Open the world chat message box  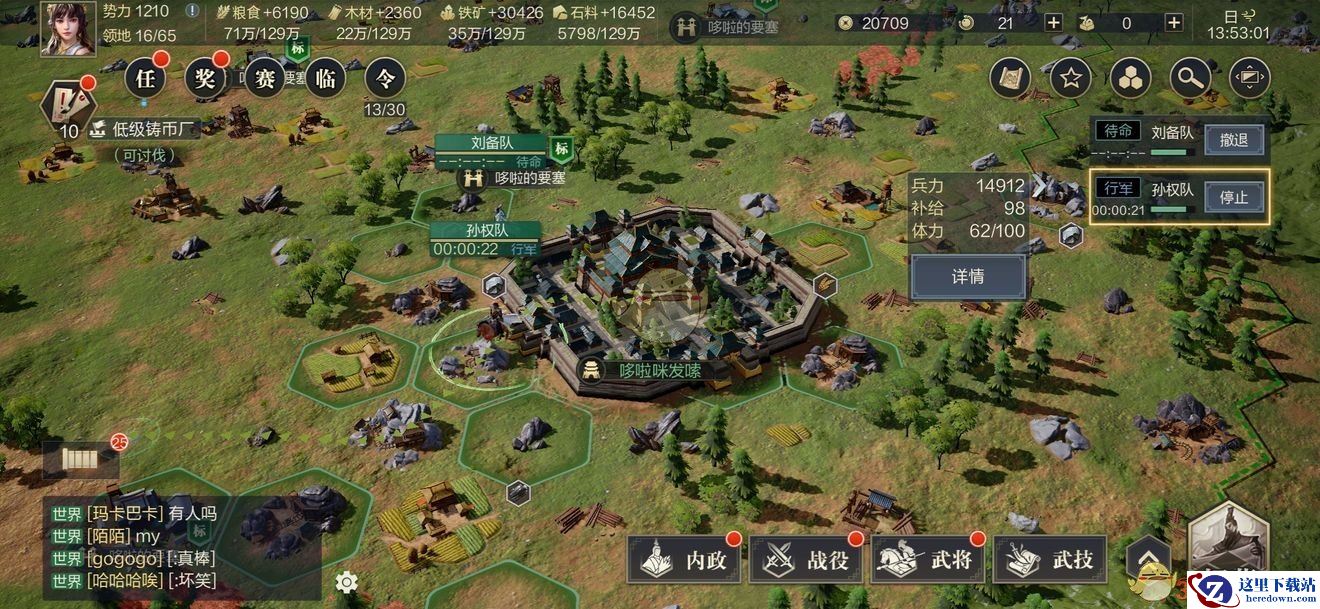click(180, 546)
